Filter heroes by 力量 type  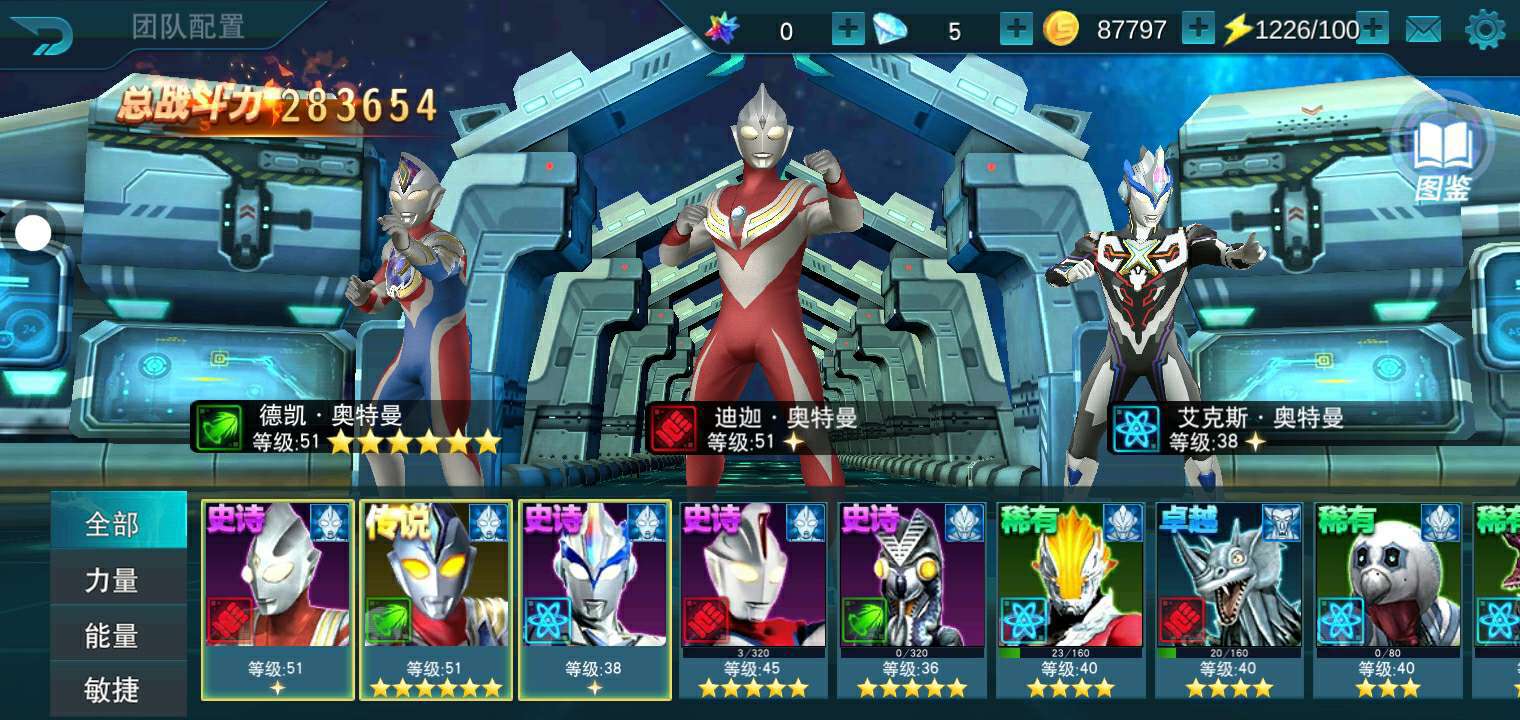point(112,580)
